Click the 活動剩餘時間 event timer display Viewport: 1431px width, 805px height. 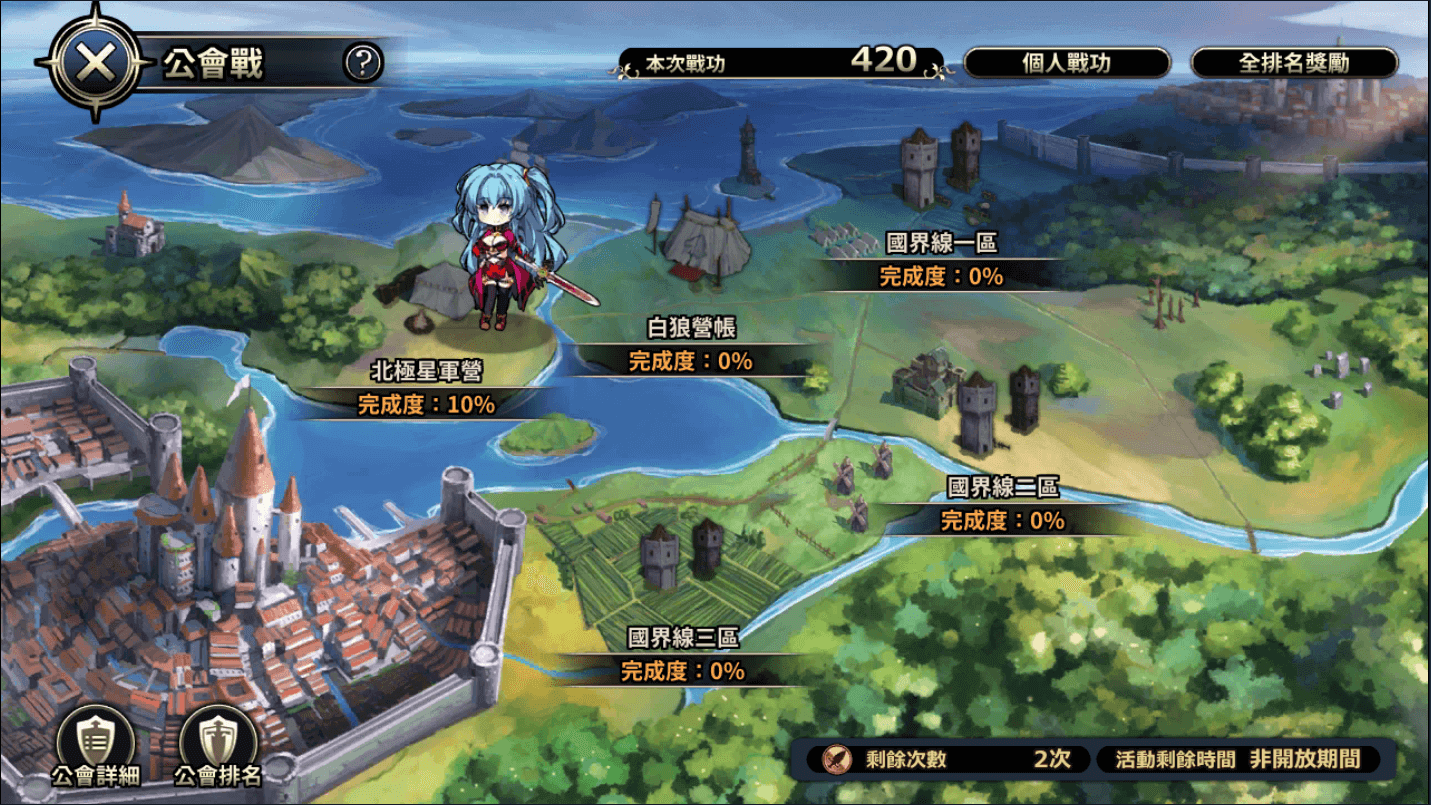click(x=1240, y=761)
